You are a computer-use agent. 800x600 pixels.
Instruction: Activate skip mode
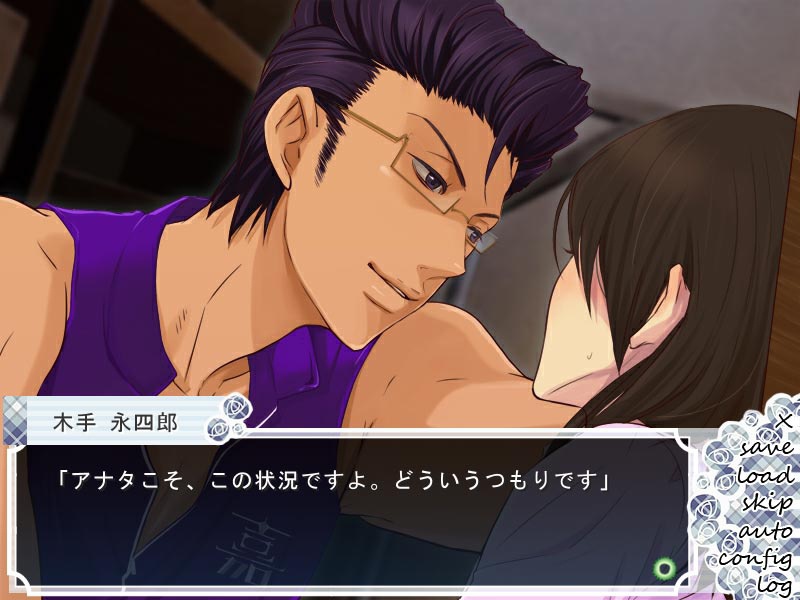click(x=766, y=502)
